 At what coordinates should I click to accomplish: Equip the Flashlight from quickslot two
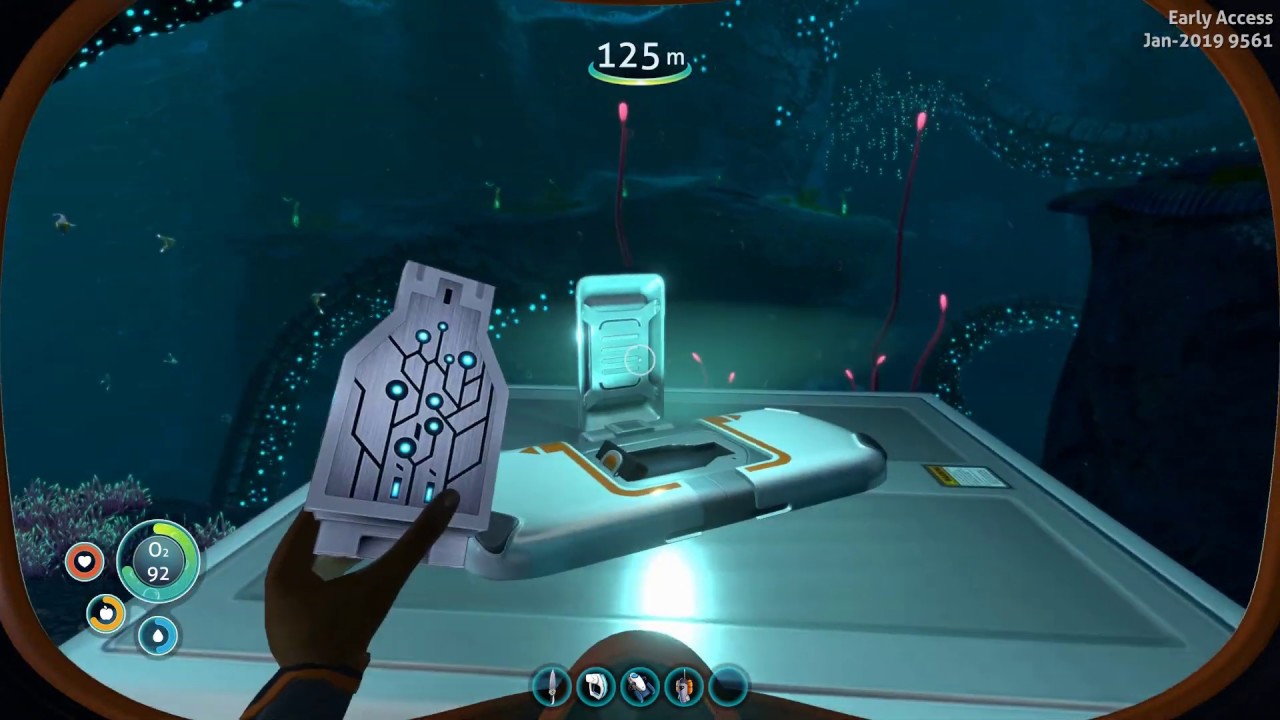coord(597,685)
